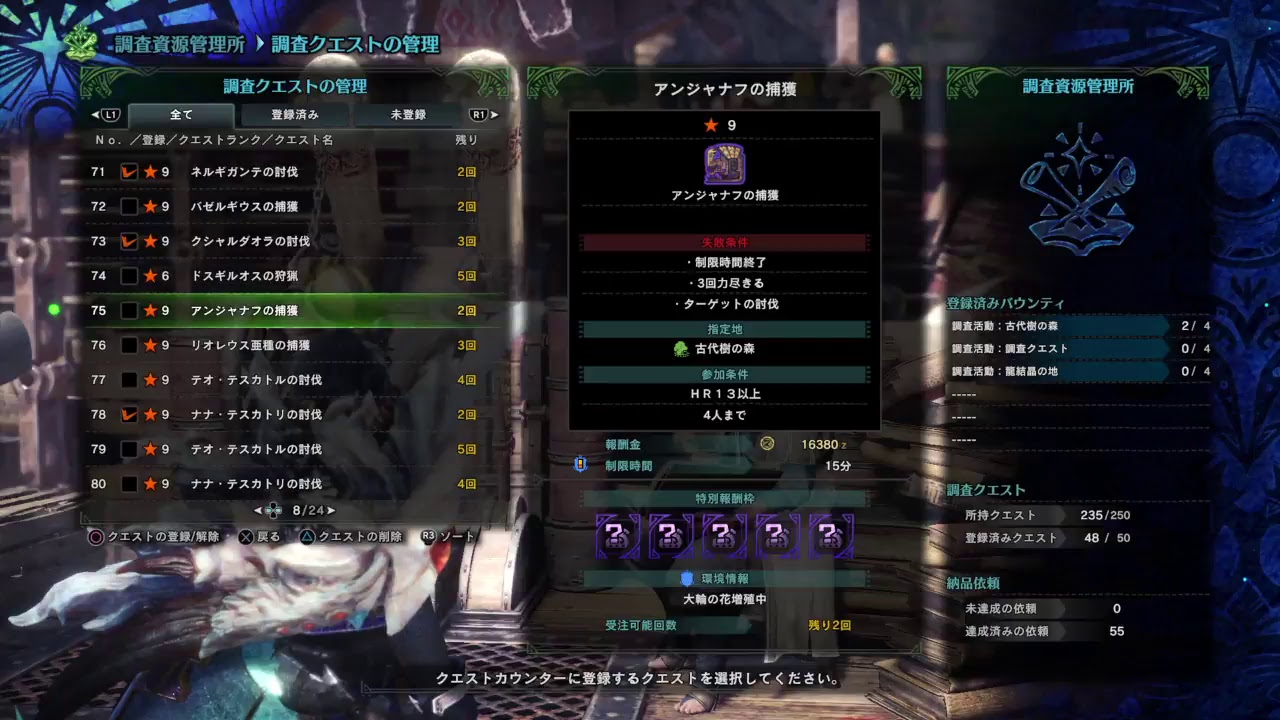
Task: Open the first mystery reward box in 特別報酬枠
Action: point(619,534)
